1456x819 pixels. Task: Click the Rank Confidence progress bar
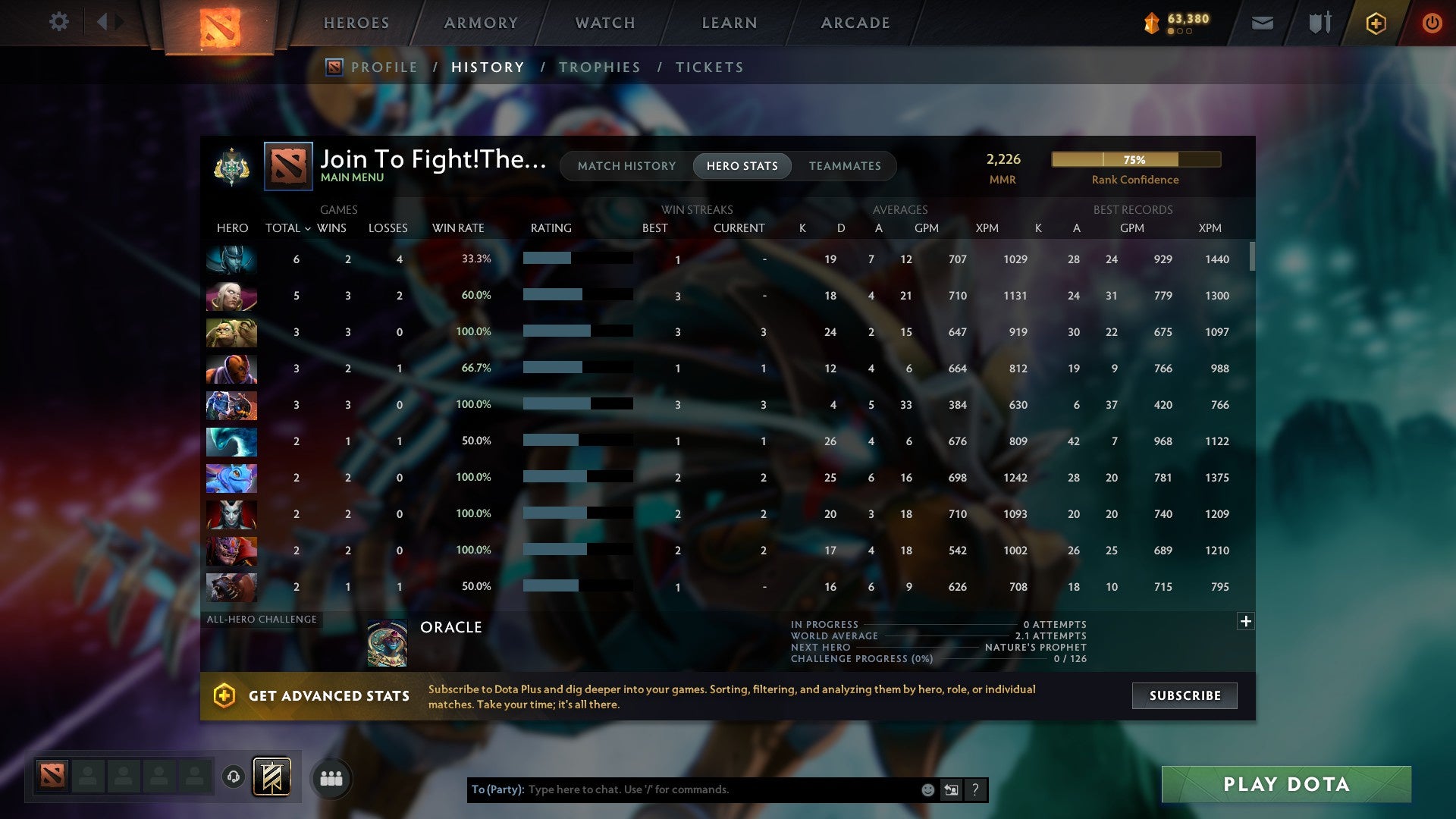pos(1135,160)
